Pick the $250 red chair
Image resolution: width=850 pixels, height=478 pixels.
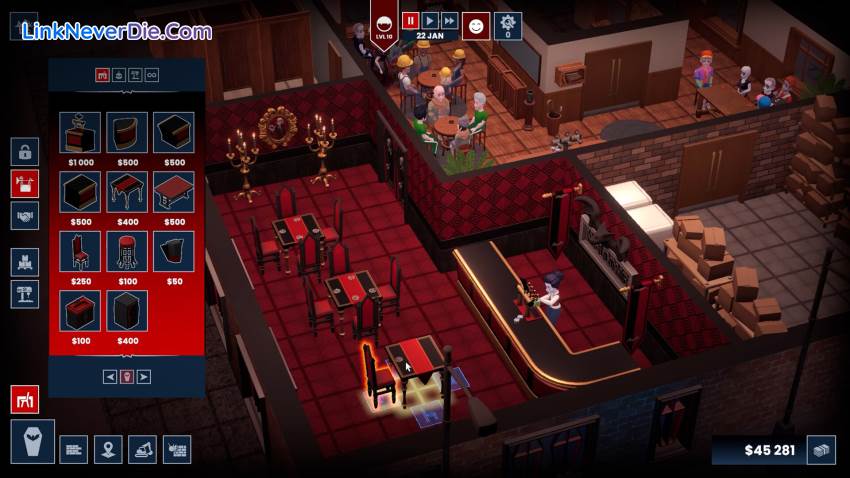pos(80,250)
